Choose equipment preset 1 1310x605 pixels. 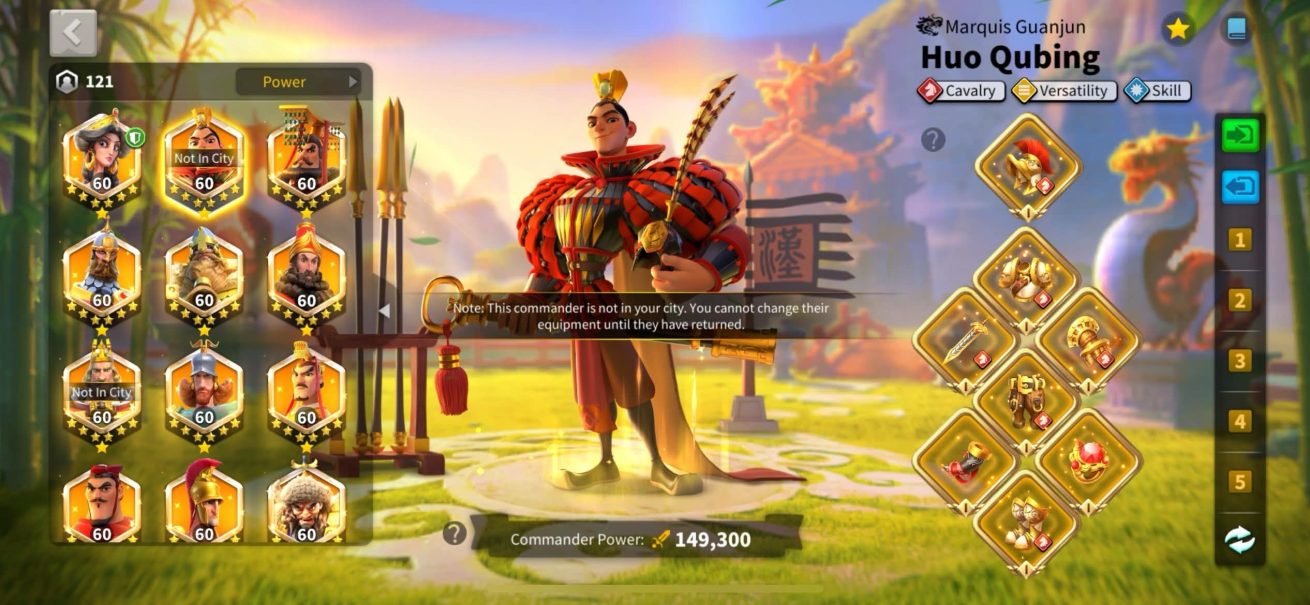coord(1240,240)
